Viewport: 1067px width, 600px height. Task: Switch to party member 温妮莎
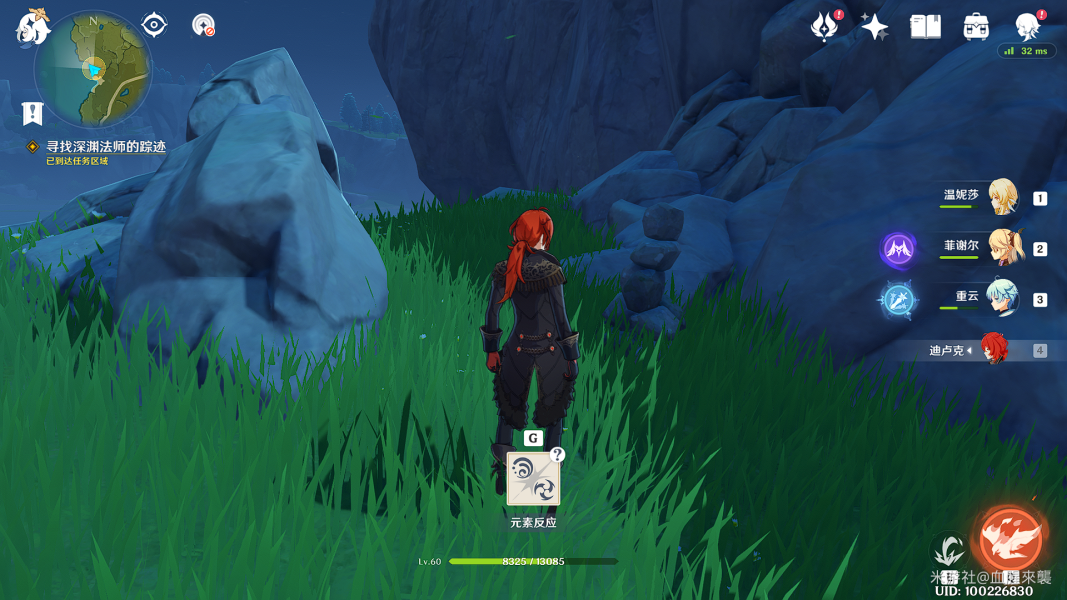1002,198
